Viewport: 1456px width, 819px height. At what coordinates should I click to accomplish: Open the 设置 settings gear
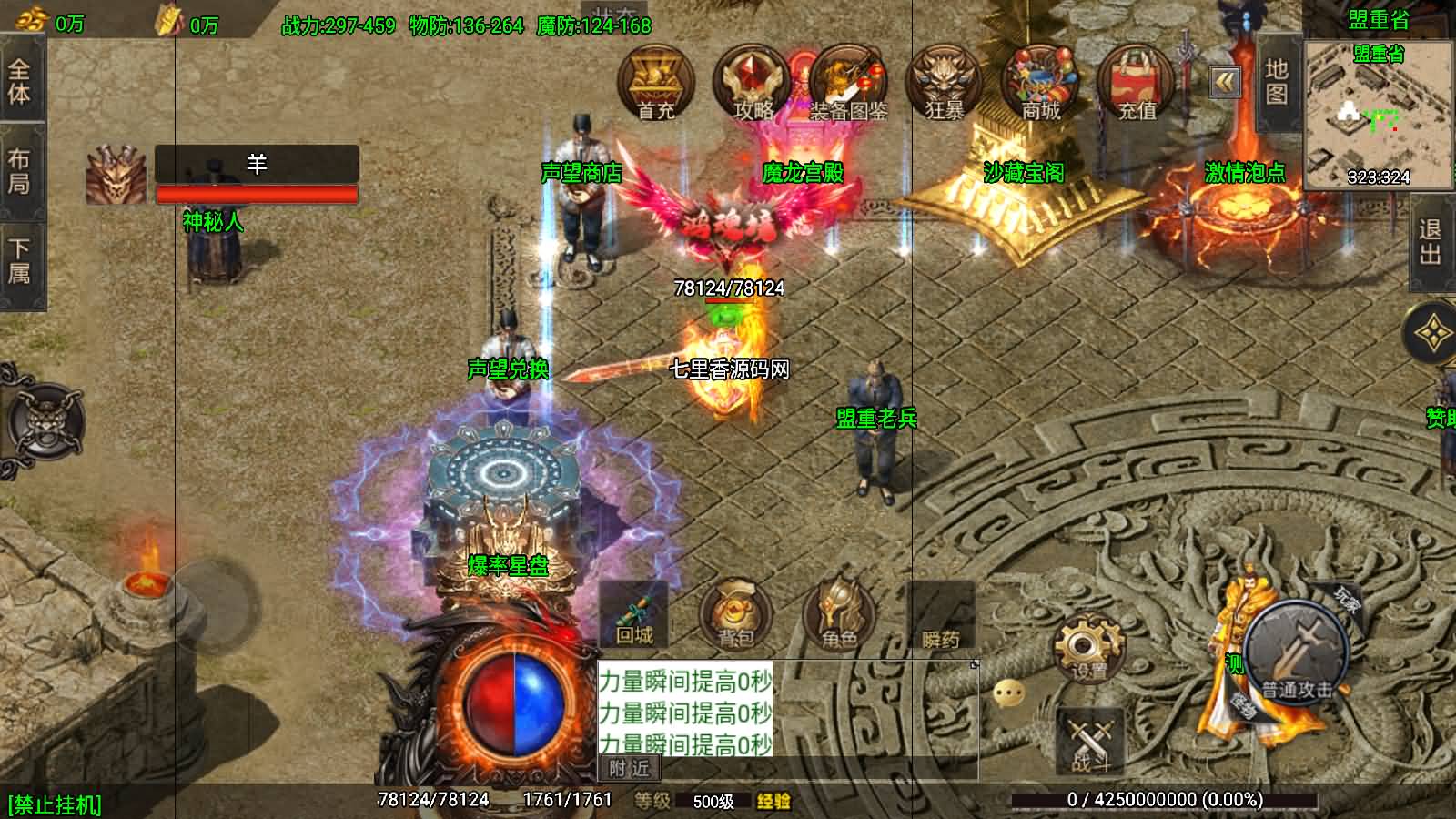(x=1088, y=648)
